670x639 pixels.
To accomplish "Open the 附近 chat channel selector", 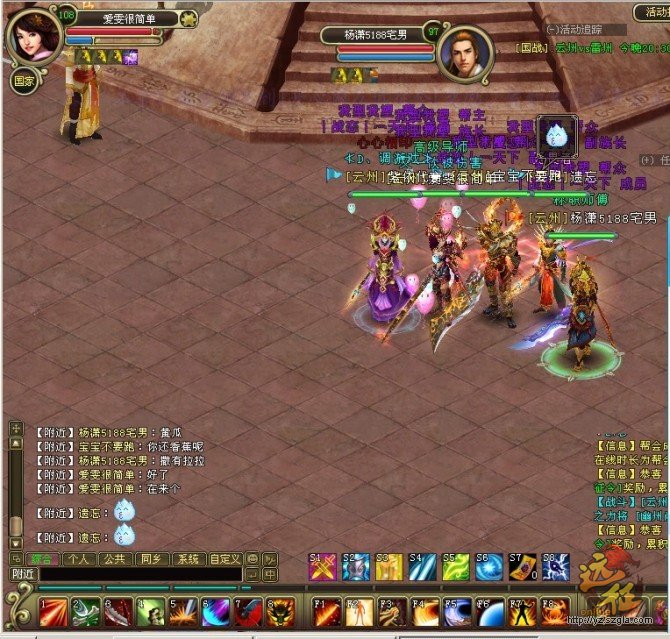I will click(x=24, y=574).
